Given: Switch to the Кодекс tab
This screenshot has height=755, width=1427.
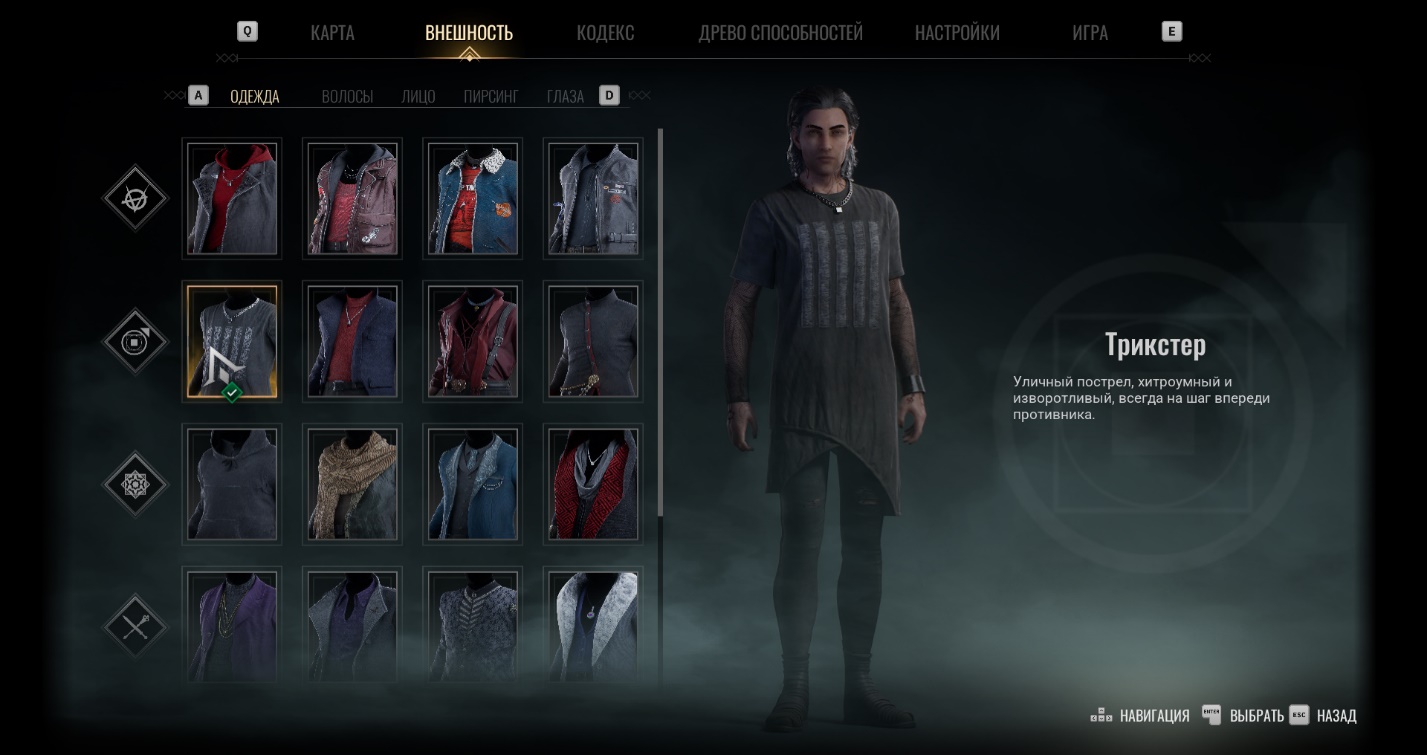Looking at the screenshot, I should 605,33.
